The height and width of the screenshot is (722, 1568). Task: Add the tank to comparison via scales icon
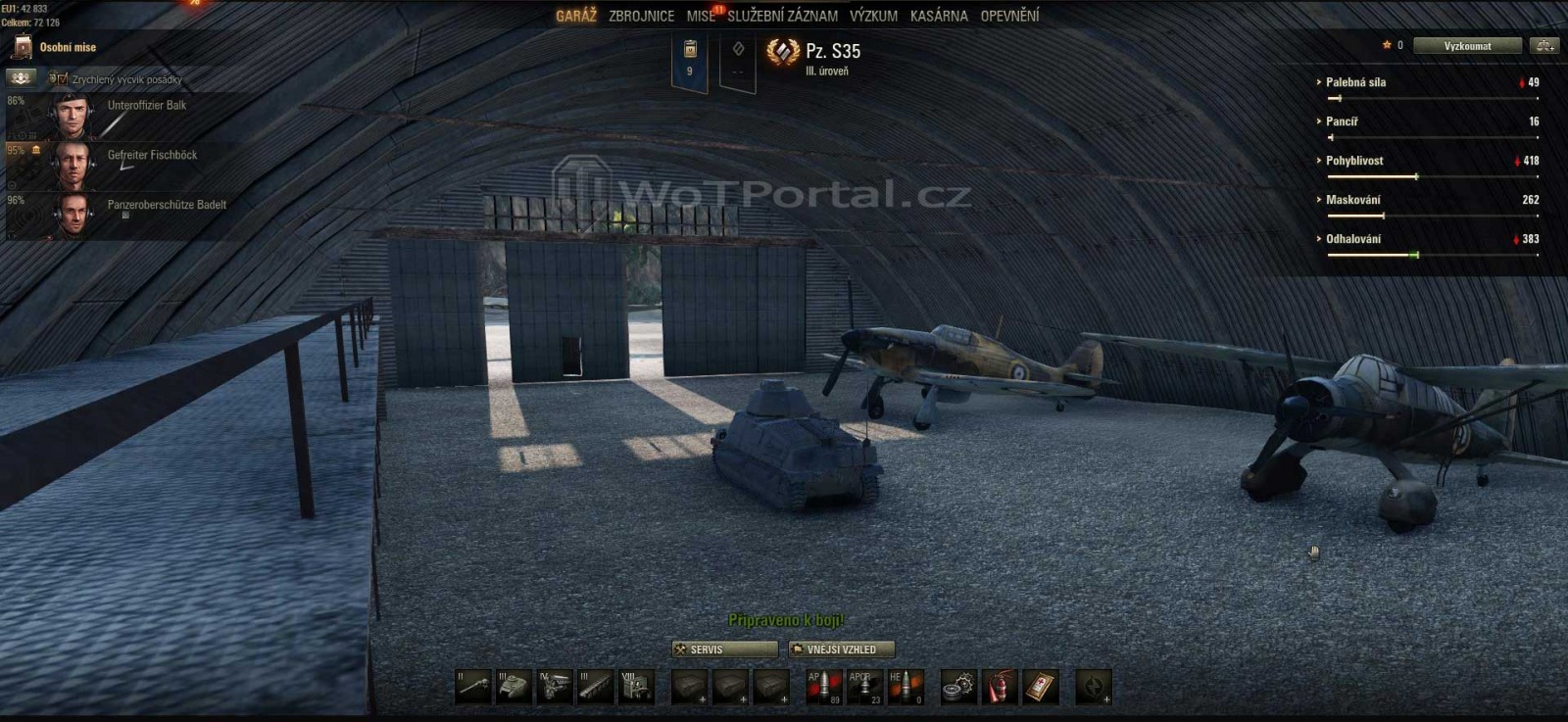click(1545, 46)
